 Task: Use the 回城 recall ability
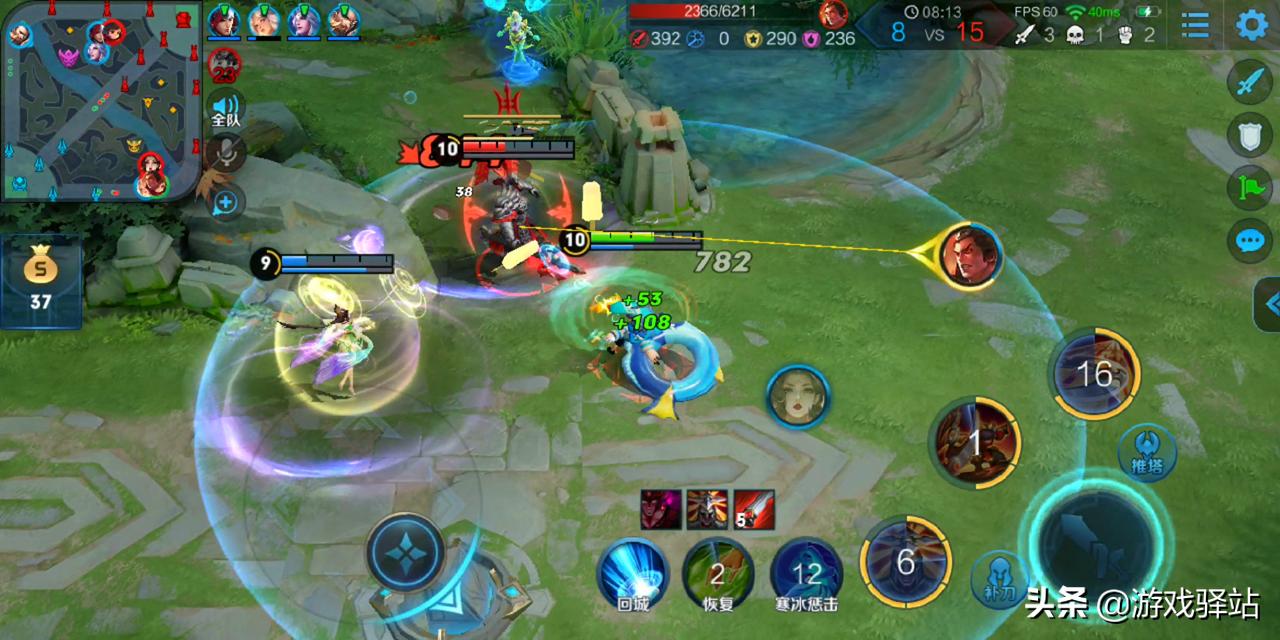coord(633,573)
